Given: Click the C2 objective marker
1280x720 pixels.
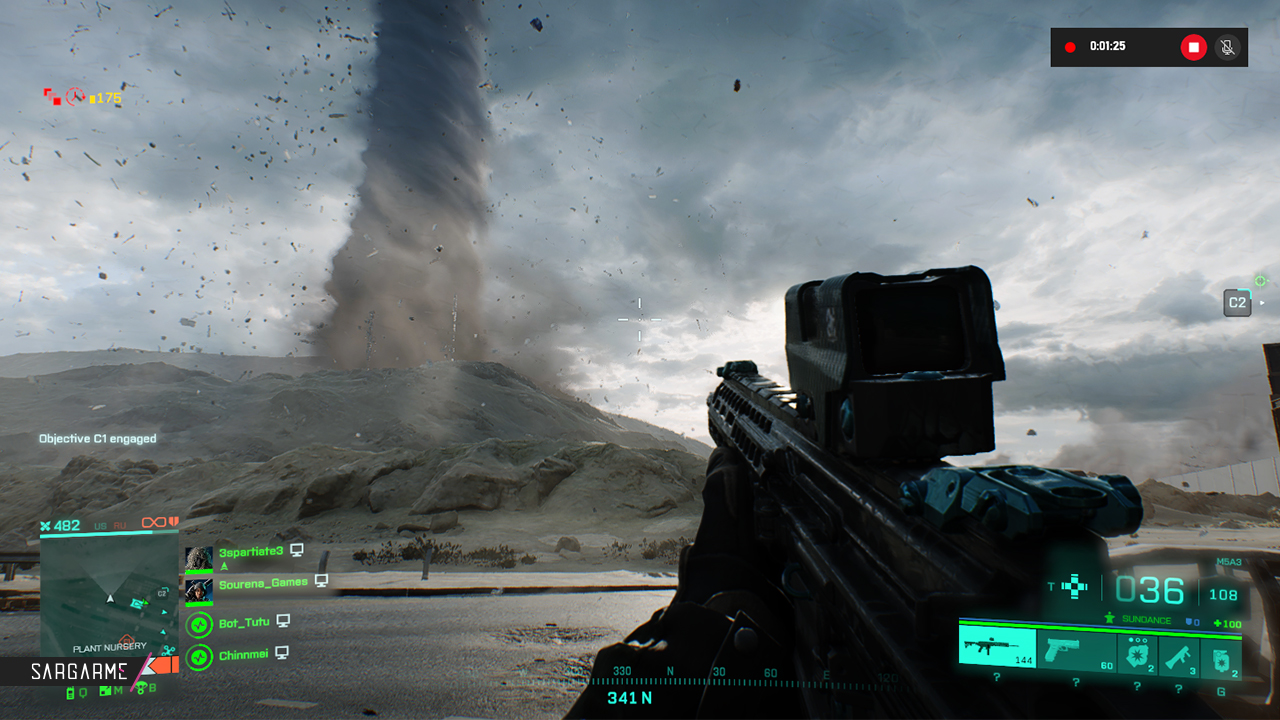Looking at the screenshot, I should pyautogui.click(x=1237, y=303).
